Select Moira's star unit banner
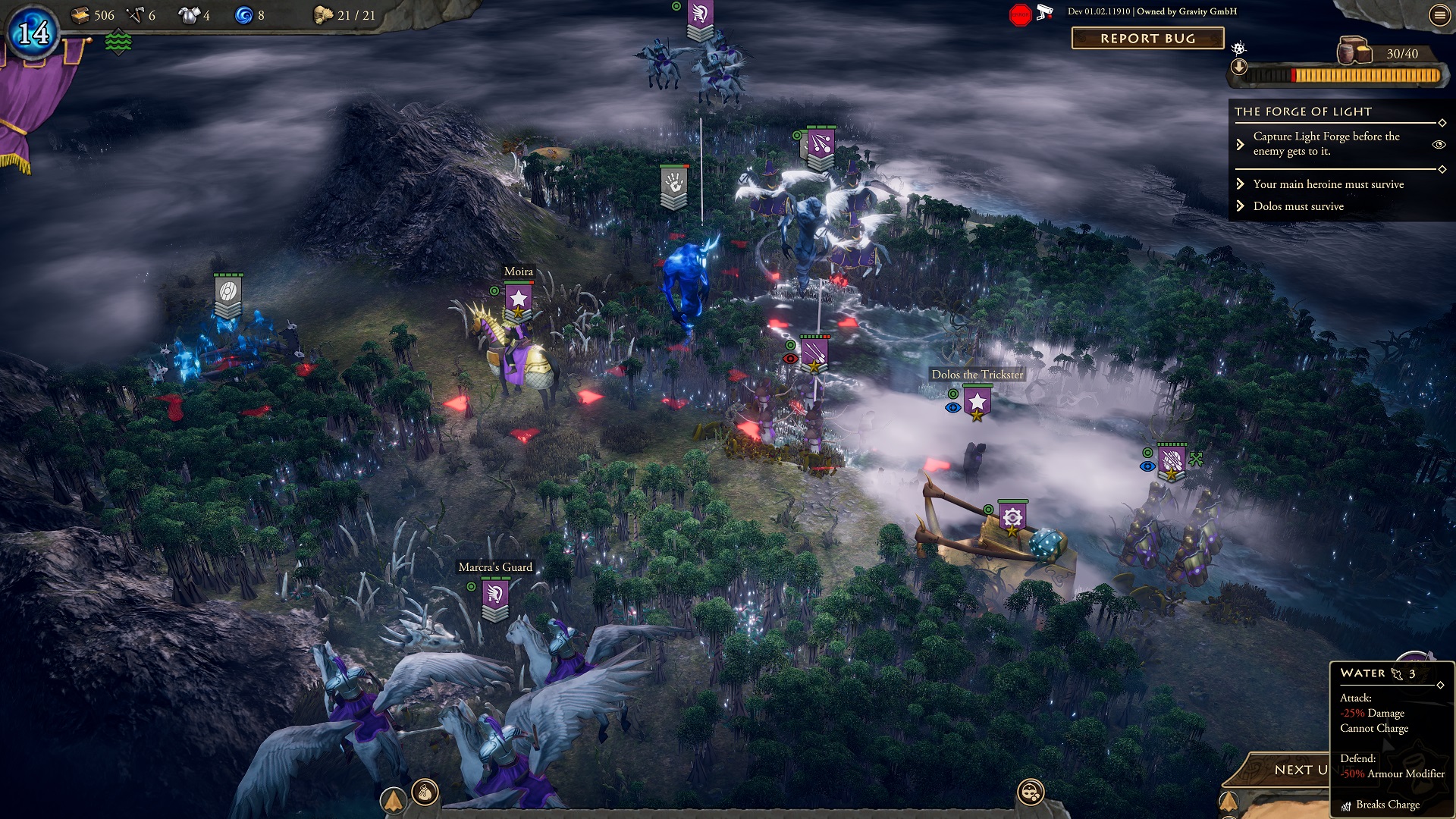Image resolution: width=1456 pixels, height=819 pixels. pos(519,300)
